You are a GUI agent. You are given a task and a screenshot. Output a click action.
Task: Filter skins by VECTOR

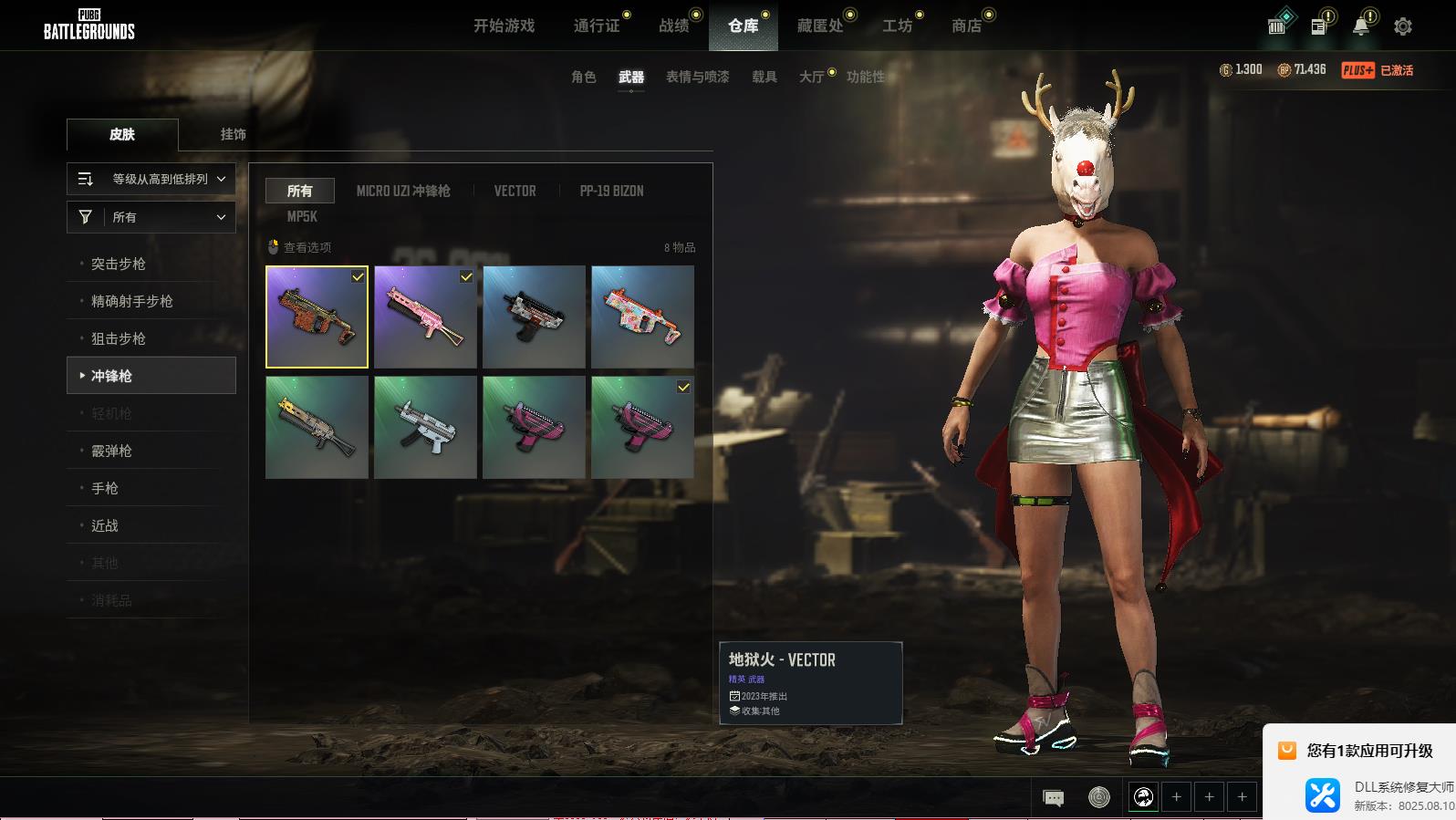point(515,191)
